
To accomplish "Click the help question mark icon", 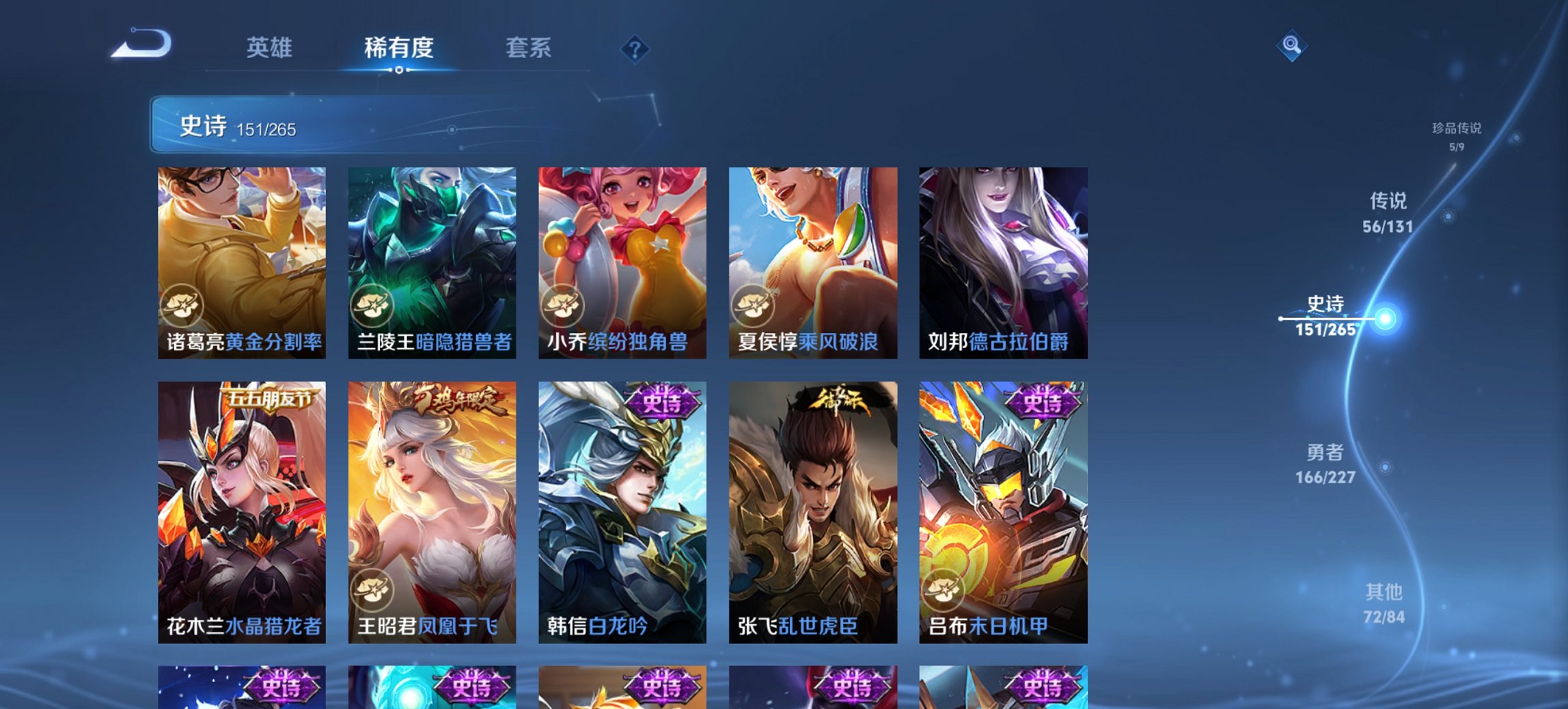I will click(x=635, y=49).
